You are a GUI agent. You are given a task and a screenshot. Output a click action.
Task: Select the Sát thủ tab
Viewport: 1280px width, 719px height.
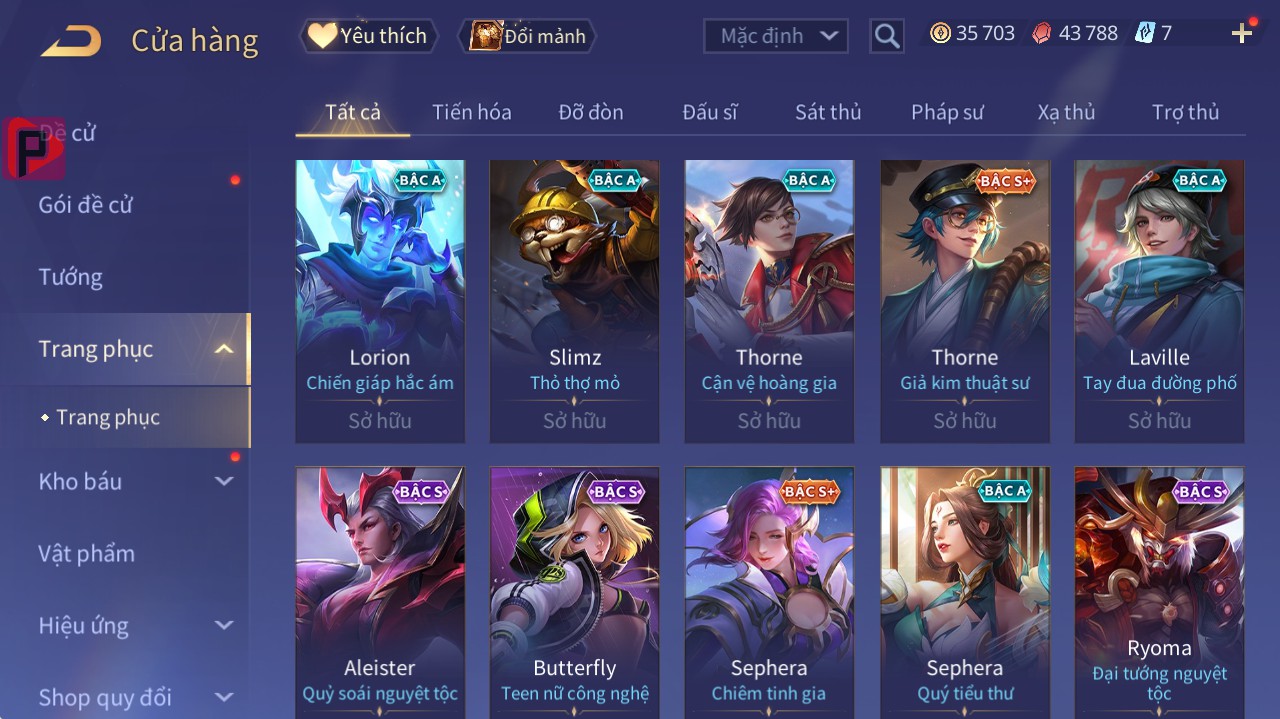point(827,112)
